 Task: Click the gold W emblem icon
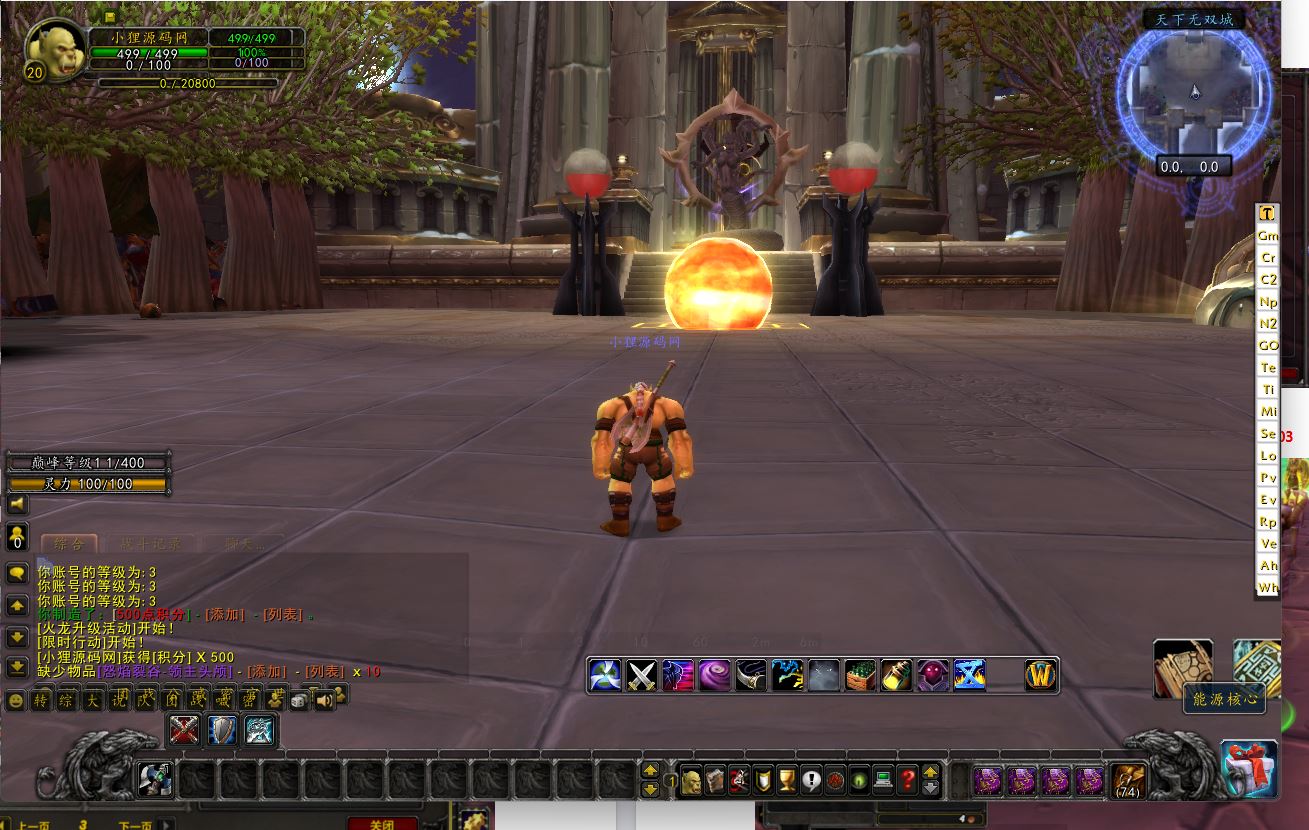(1042, 675)
